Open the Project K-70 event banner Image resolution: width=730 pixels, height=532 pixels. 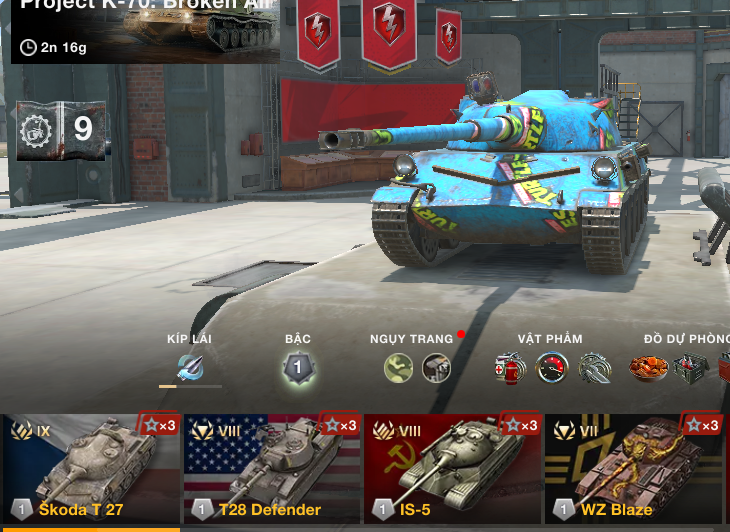145,30
